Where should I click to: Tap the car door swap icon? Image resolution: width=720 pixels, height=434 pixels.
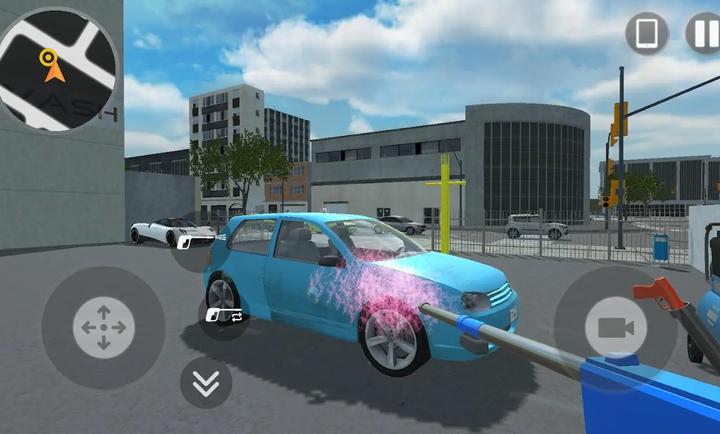click(x=225, y=315)
